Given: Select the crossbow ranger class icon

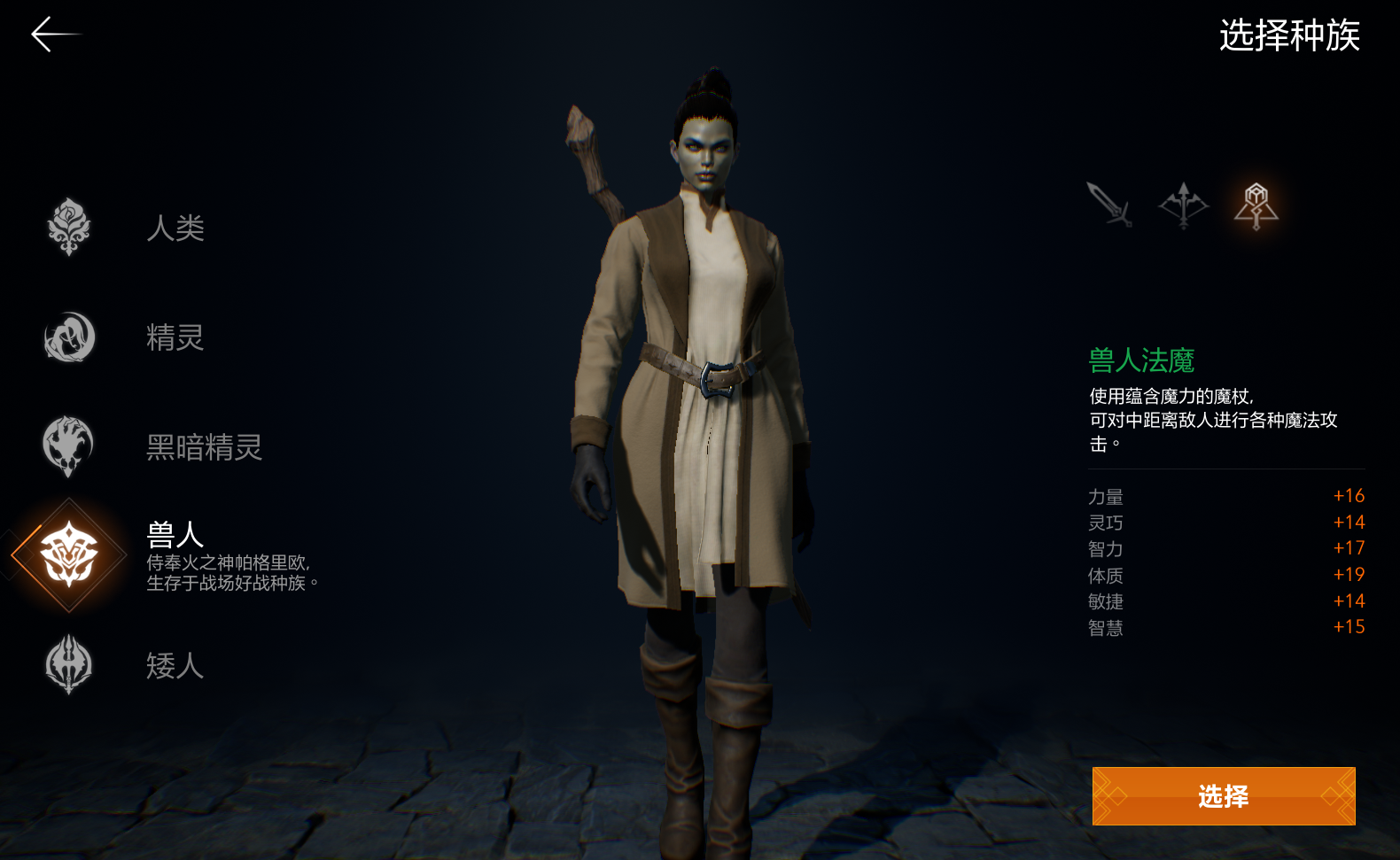Looking at the screenshot, I should pyautogui.click(x=1186, y=205).
